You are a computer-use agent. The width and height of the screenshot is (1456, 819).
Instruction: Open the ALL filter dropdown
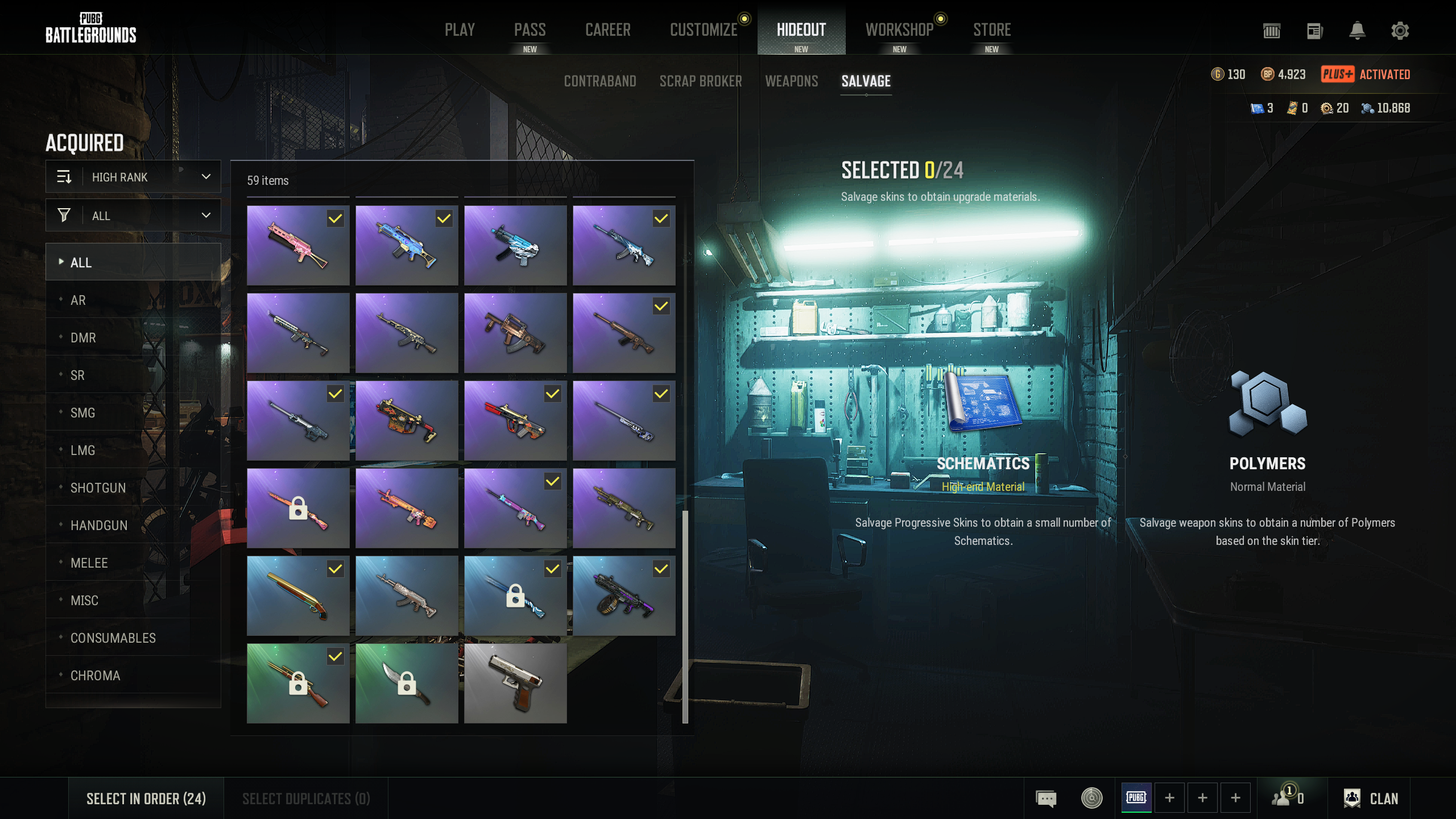click(133, 216)
